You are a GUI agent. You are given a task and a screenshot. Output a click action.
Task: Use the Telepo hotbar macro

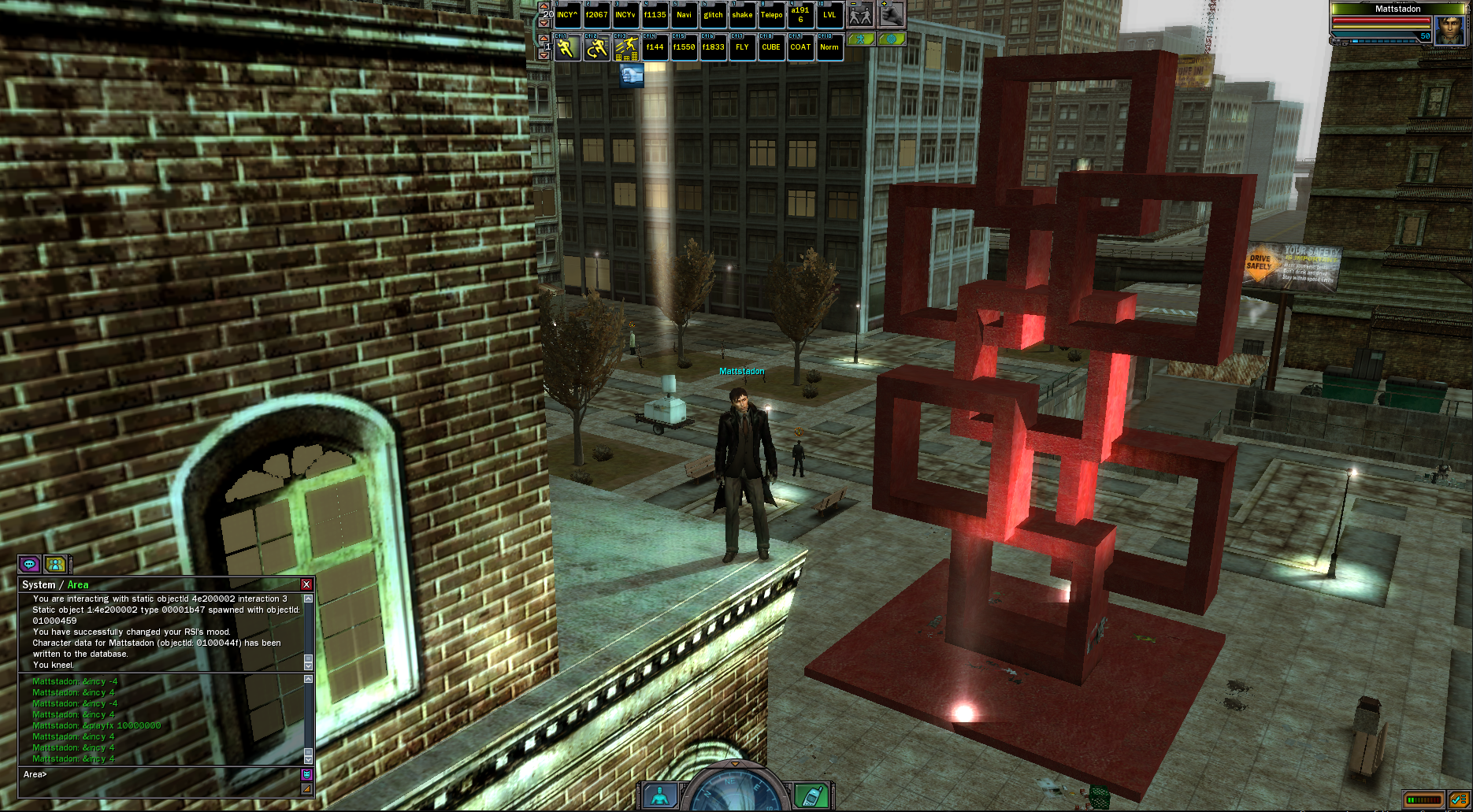[771, 15]
